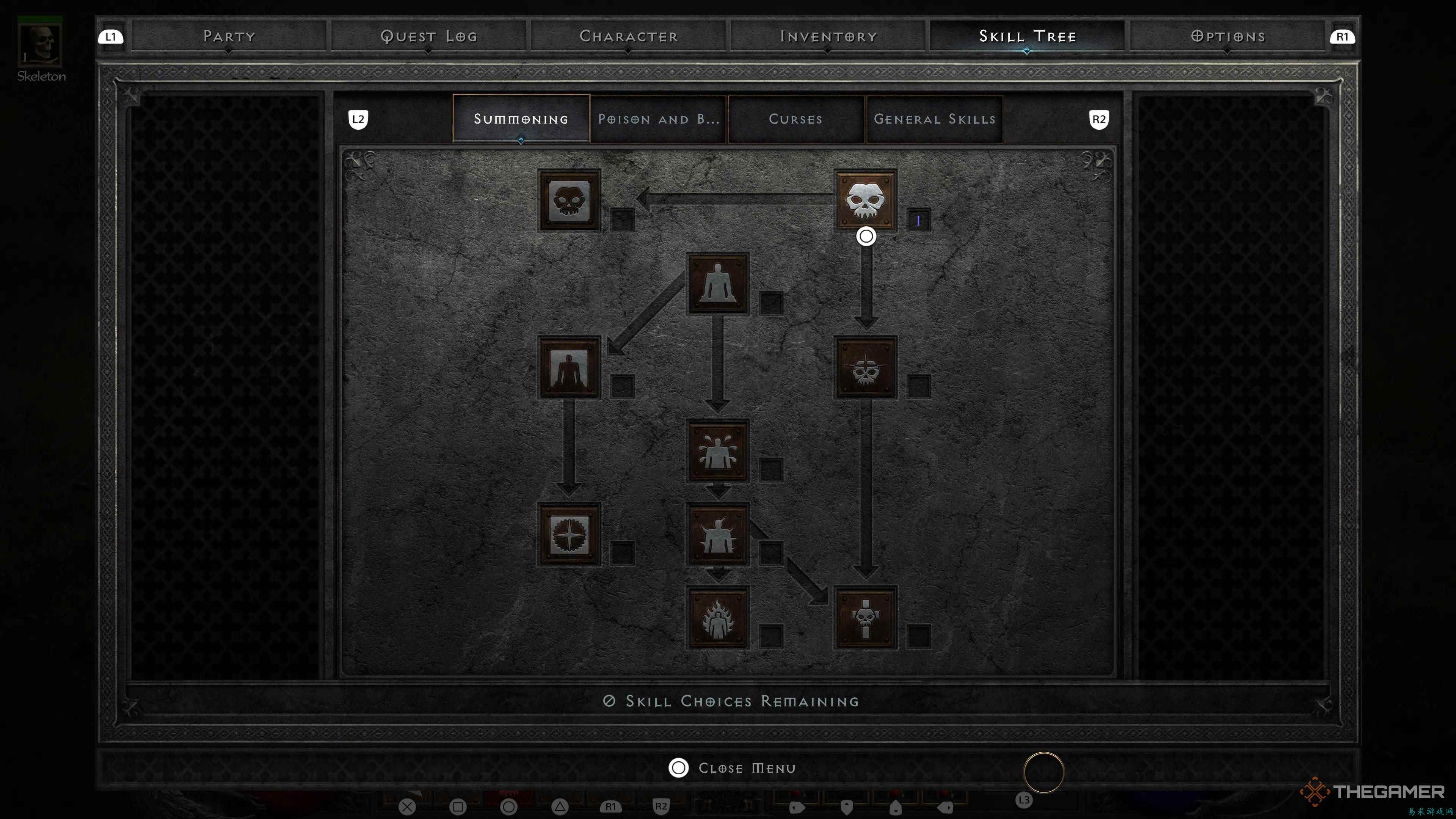Click Close Menu at the bottom

733,767
